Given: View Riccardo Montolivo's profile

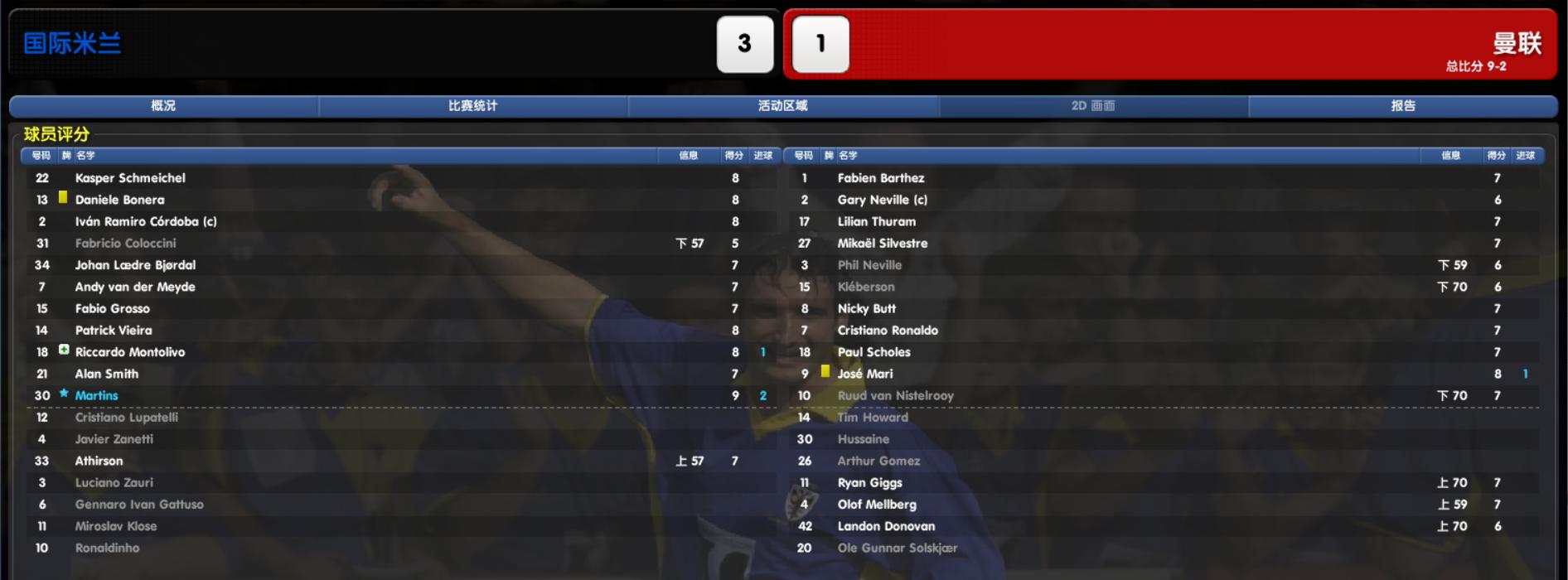Looking at the screenshot, I should [130, 352].
